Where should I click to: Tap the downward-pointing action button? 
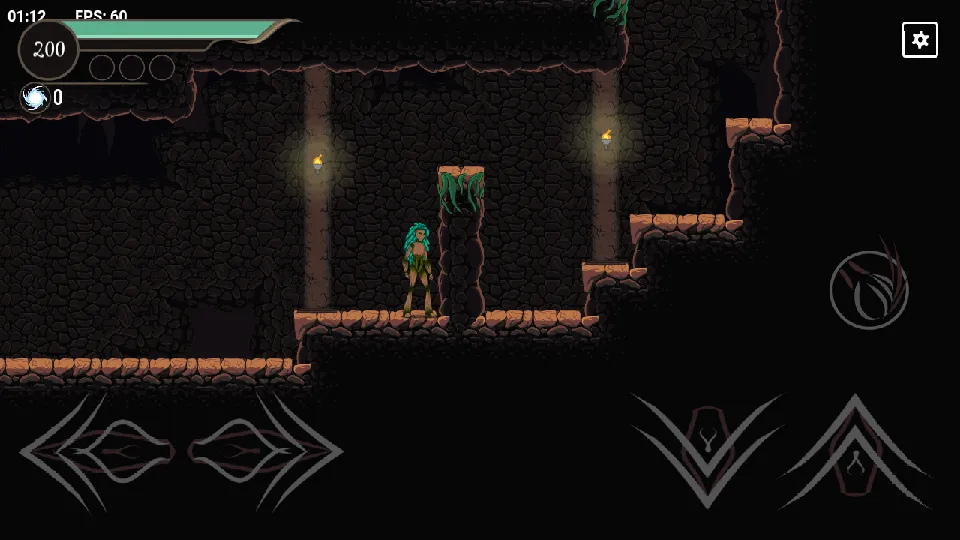(x=707, y=443)
